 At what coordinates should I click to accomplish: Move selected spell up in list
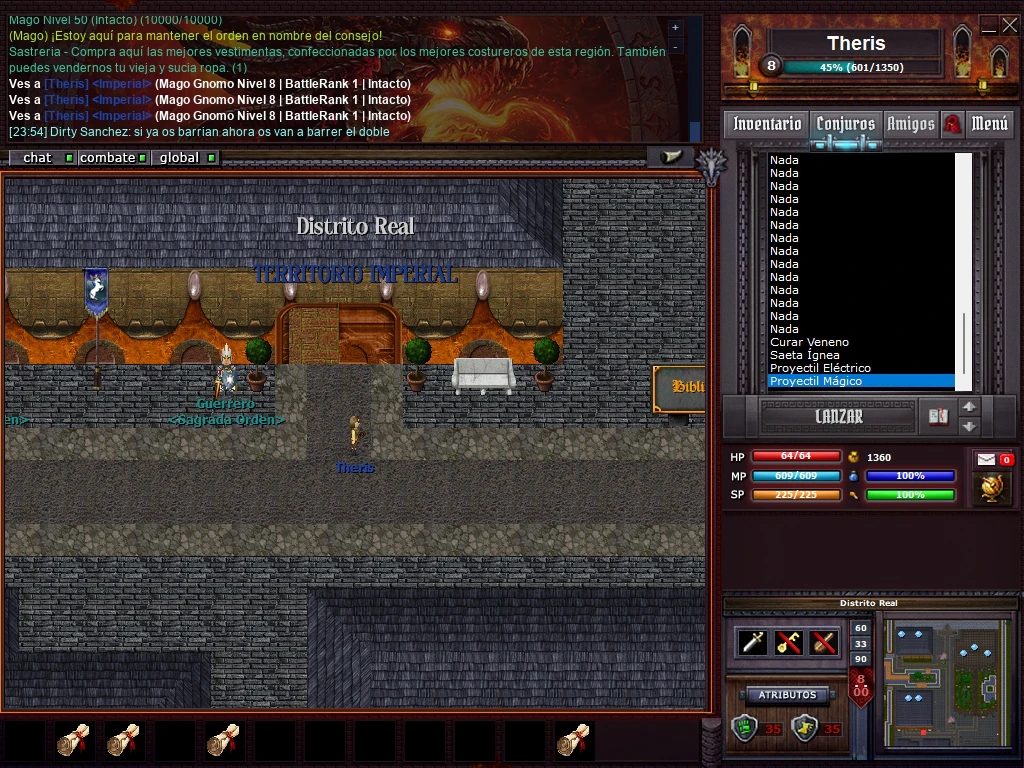(x=969, y=407)
